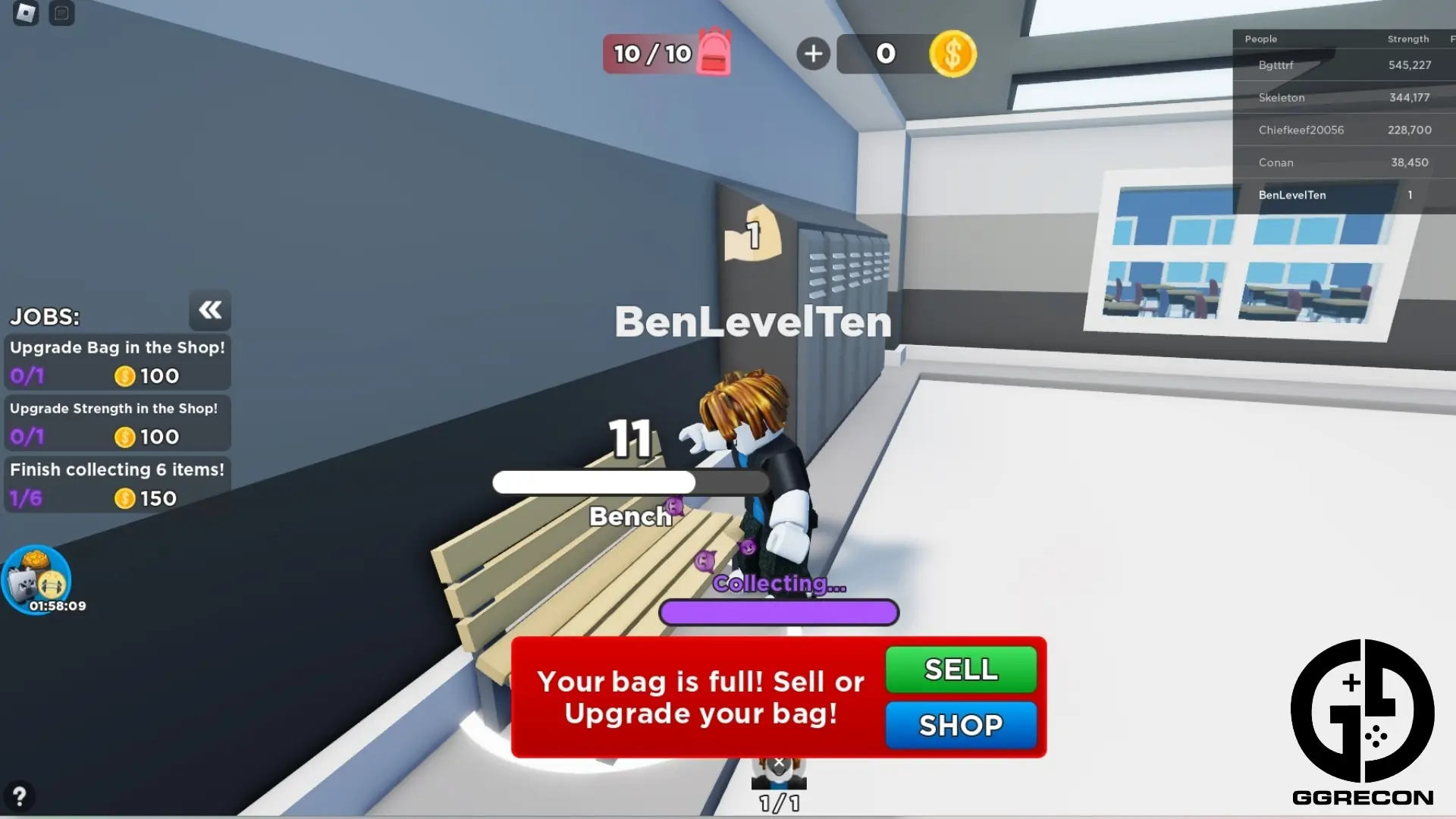Screen dimensions: 1456x819
Task: Open the Roblox menu icon top-left
Action: pos(25,13)
